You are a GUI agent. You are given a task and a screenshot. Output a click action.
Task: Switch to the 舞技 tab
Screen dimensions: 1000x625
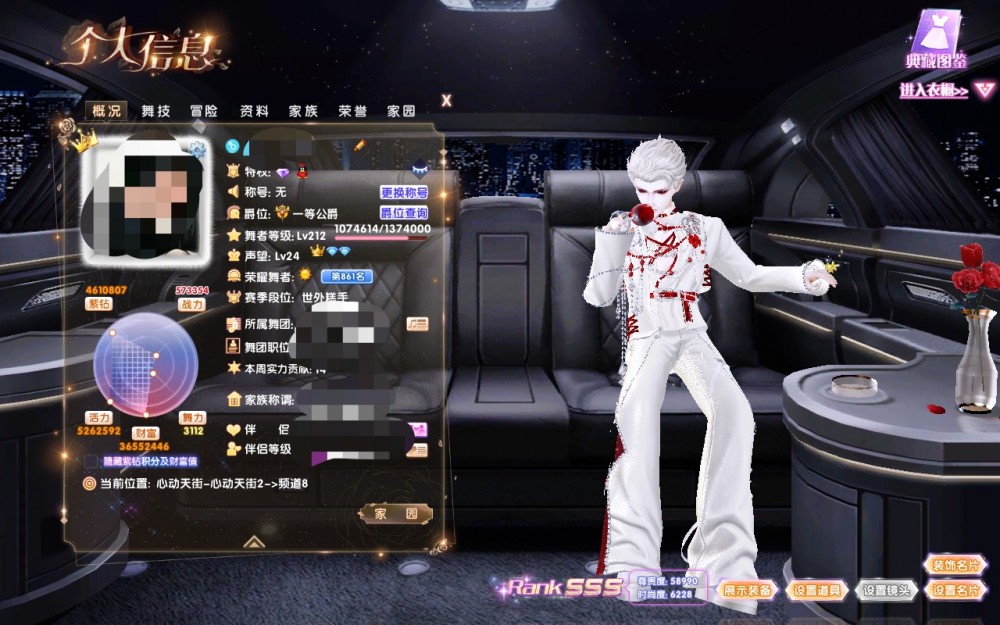click(x=155, y=111)
